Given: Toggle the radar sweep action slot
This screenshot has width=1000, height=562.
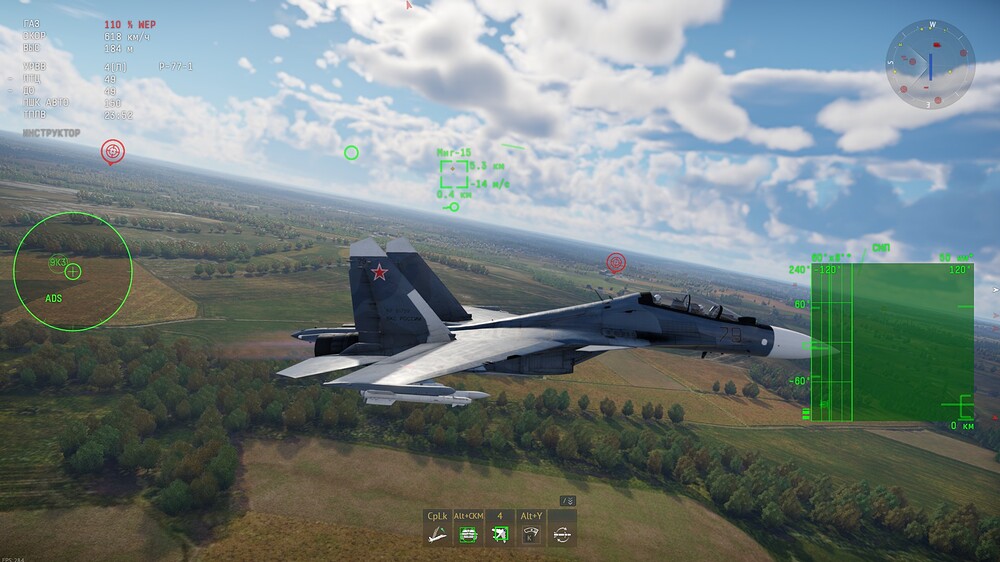Looking at the screenshot, I should (x=531, y=534).
